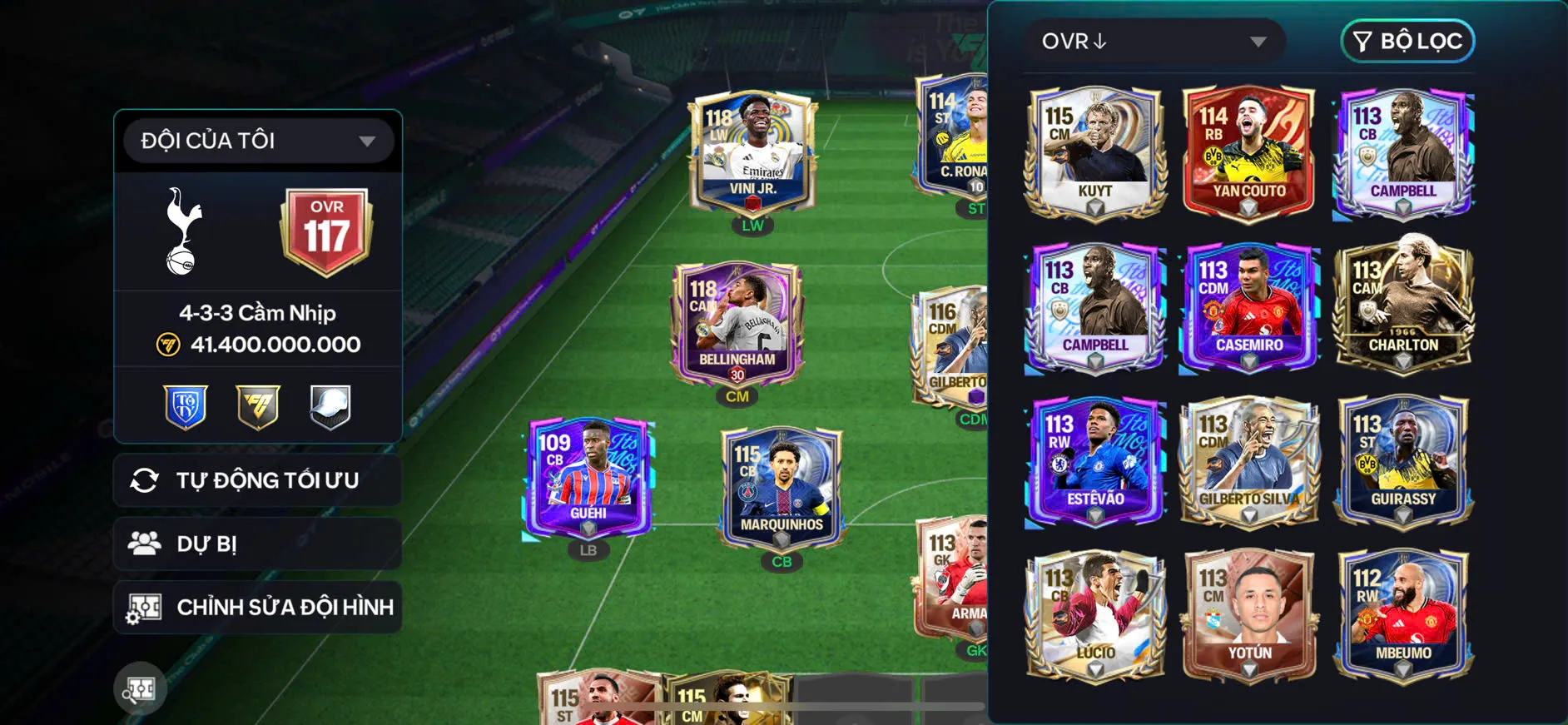1568x725 pixels.
Task: Click the Chỉnh Sửa Đội Hình button
Action: [x=258, y=607]
